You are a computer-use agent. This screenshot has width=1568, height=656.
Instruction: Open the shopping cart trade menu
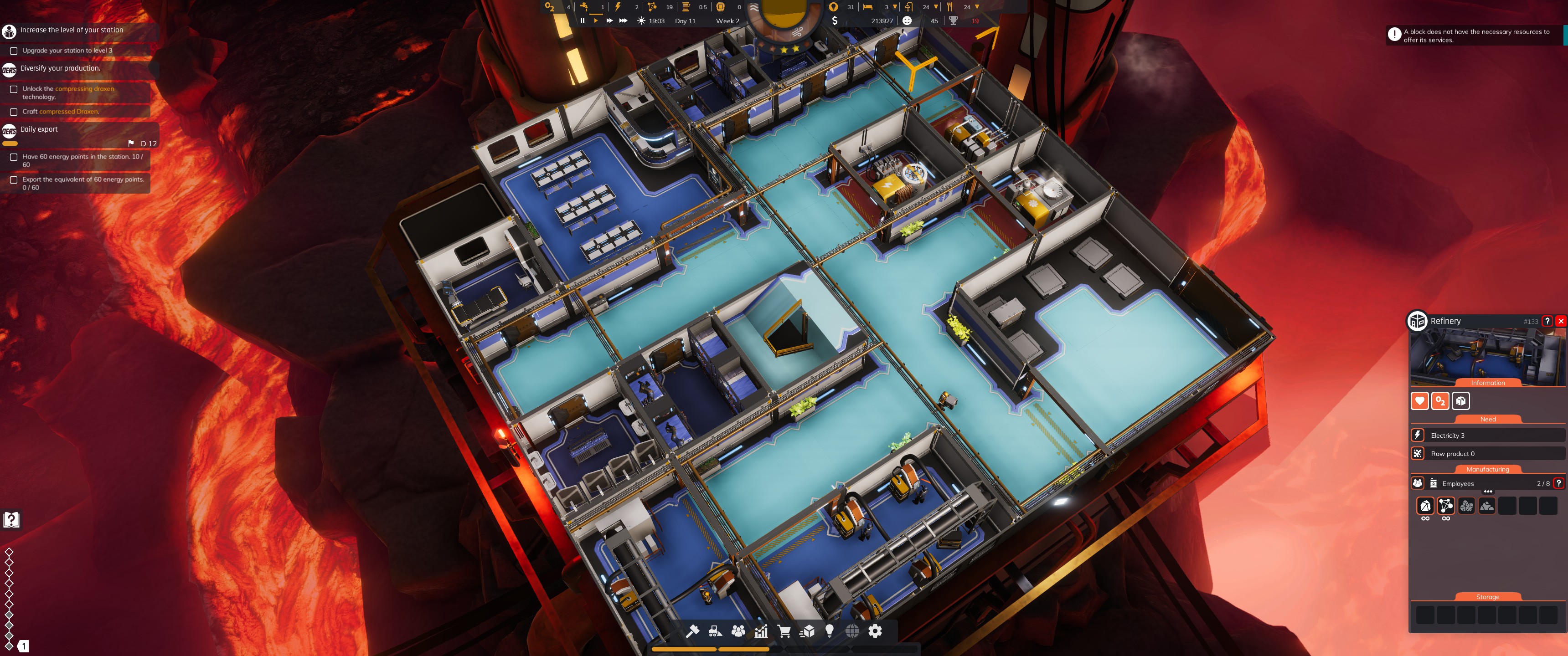click(x=784, y=631)
